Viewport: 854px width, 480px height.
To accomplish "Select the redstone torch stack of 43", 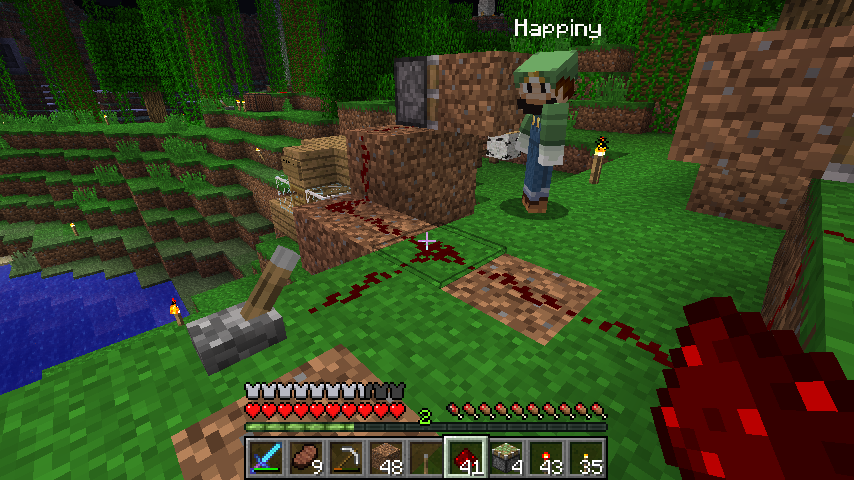I will [546, 460].
